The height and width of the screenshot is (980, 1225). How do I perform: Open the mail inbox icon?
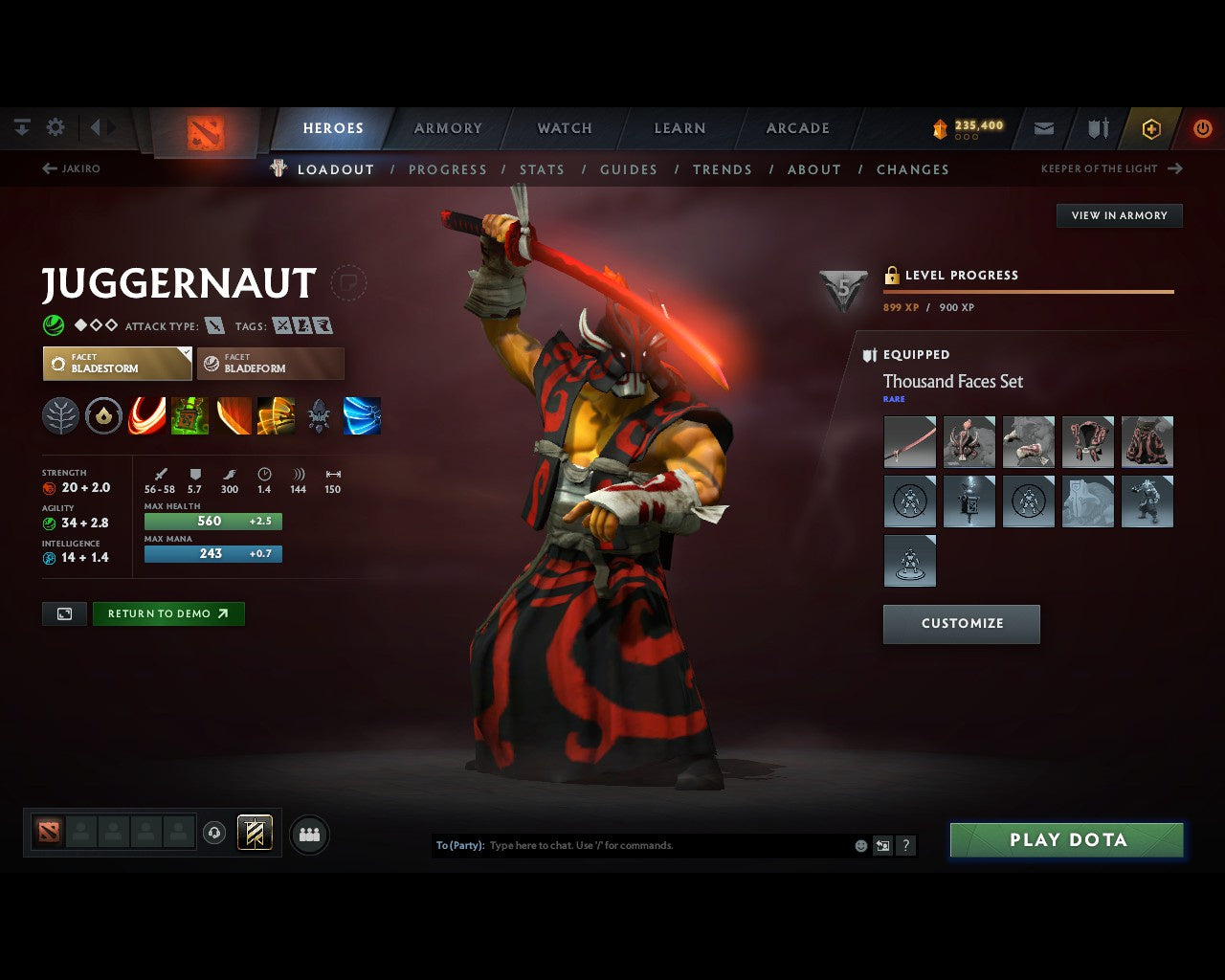click(1043, 127)
